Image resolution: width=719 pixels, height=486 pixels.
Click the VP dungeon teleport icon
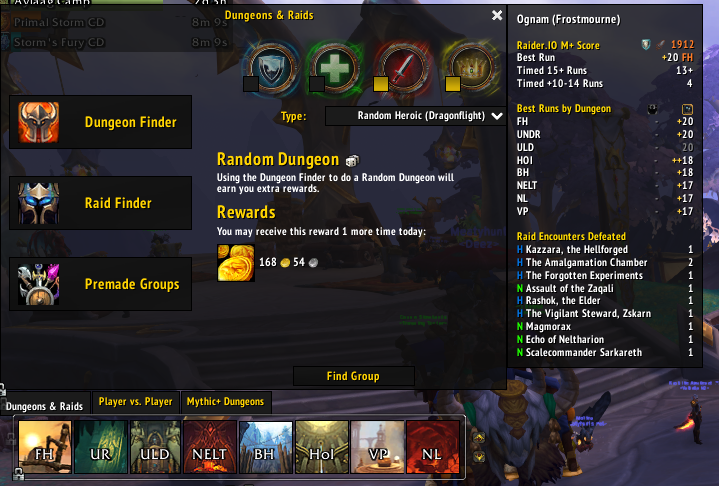(377, 446)
